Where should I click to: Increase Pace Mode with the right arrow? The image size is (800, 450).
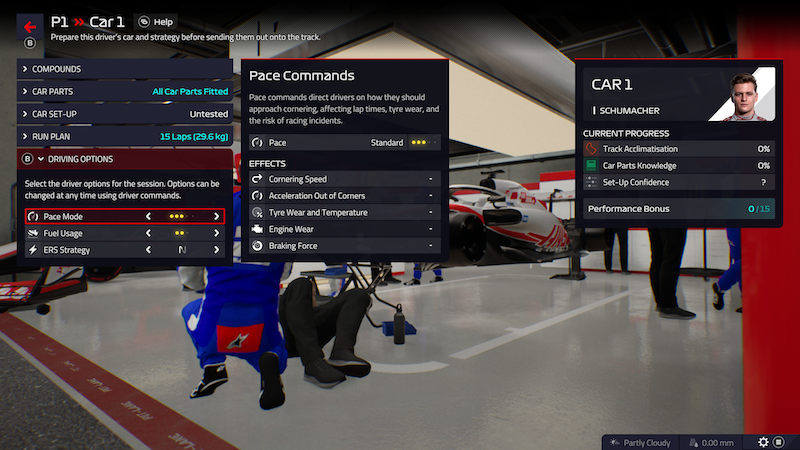pyautogui.click(x=216, y=216)
